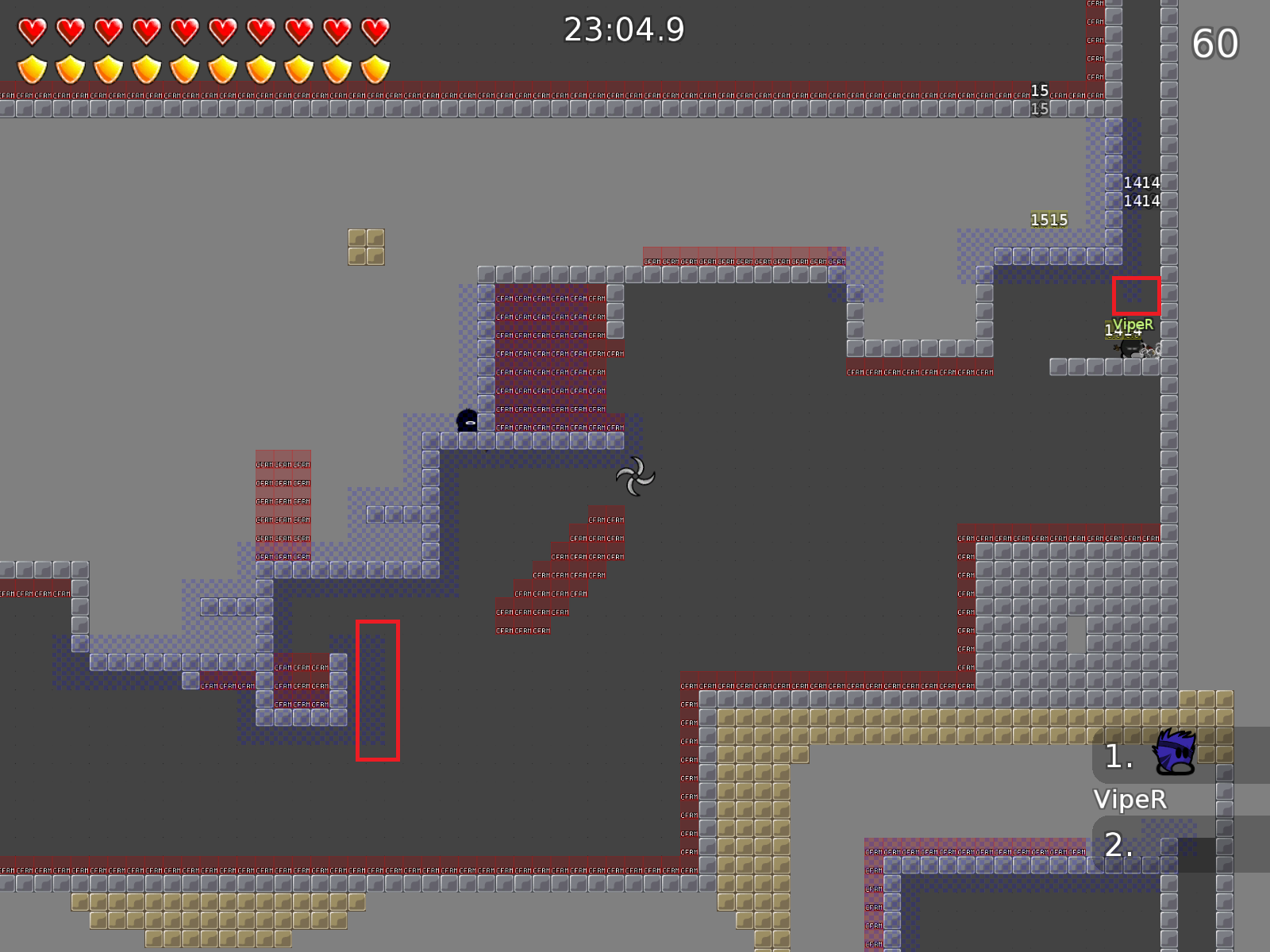
Task: Click the first orange shield icon
Action: coord(32,70)
